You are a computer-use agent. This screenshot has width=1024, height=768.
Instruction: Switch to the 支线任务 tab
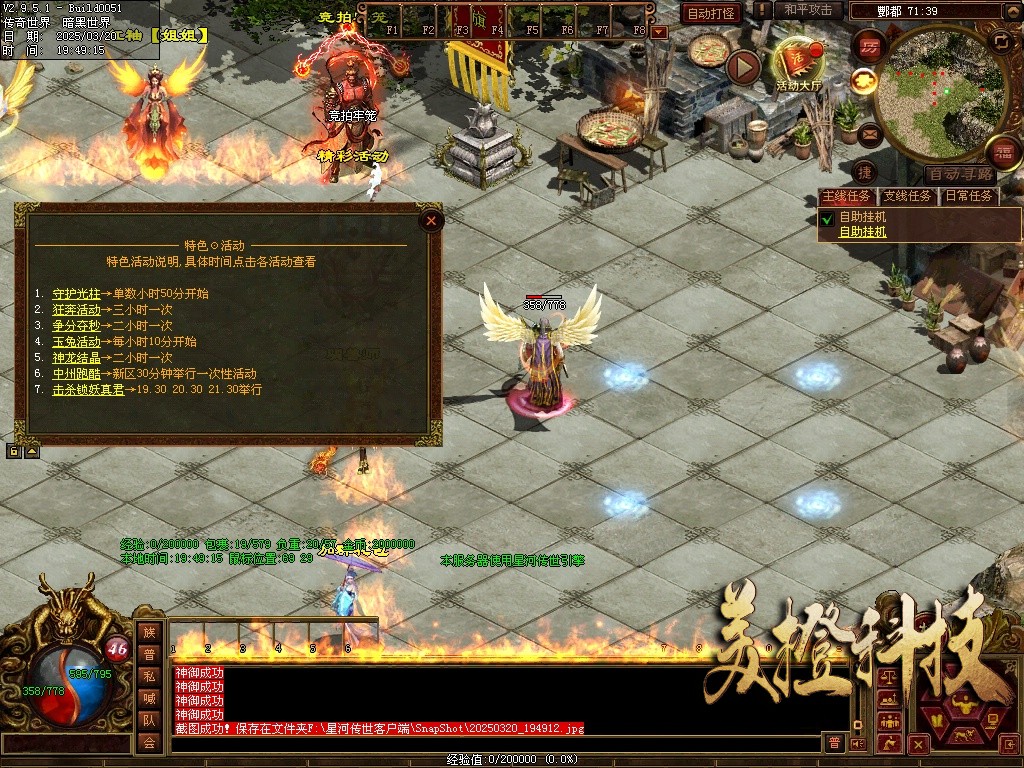908,196
